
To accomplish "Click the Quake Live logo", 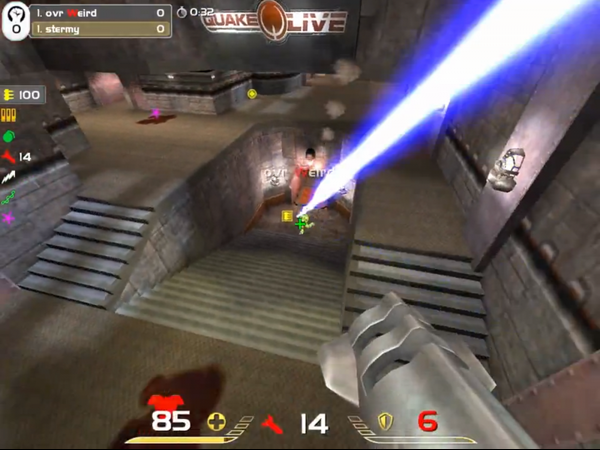I will (277, 20).
